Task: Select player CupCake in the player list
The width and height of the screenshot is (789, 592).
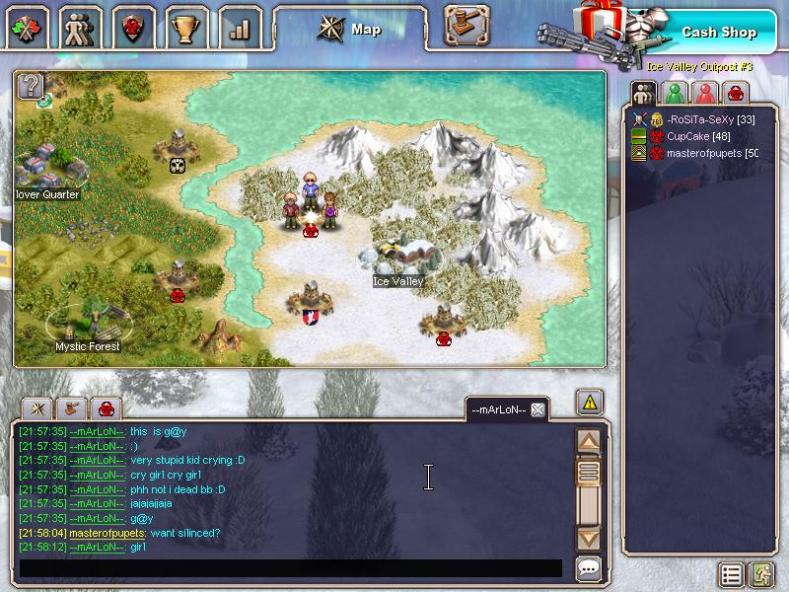Action: click(689, 137)
